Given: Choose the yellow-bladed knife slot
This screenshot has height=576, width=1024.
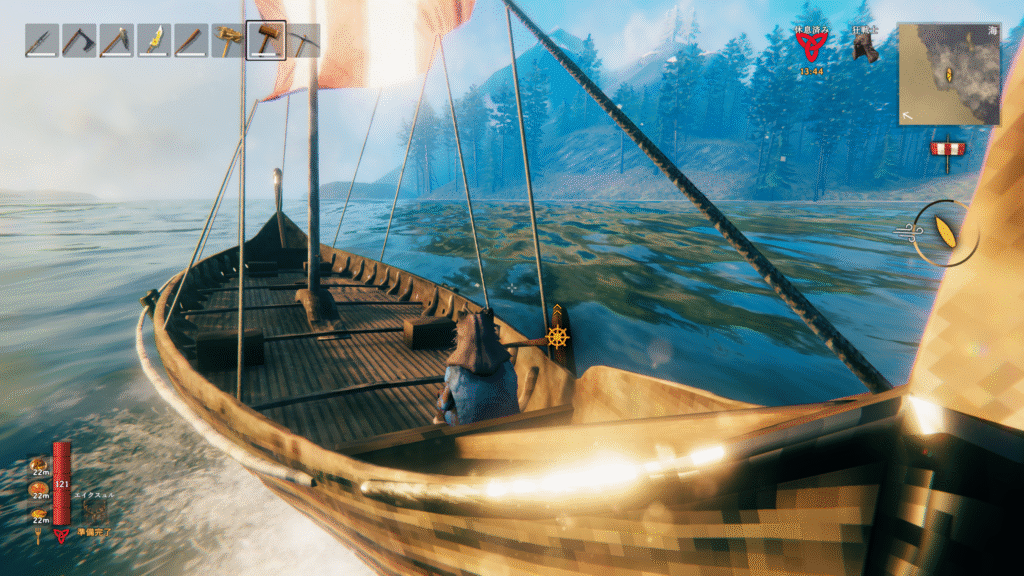Looking at the screenshot, I should coord(153,41).
